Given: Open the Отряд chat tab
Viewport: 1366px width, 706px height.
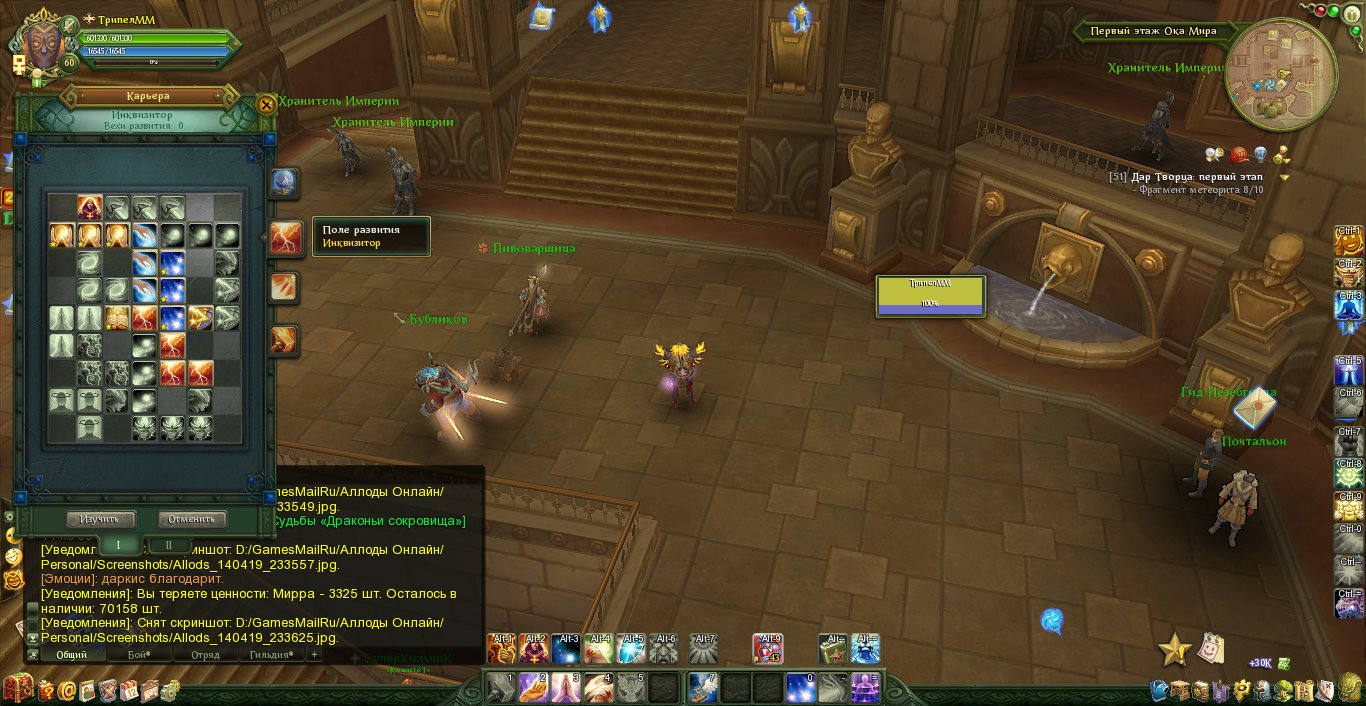Looking at the screenshot, I should 205,654.
